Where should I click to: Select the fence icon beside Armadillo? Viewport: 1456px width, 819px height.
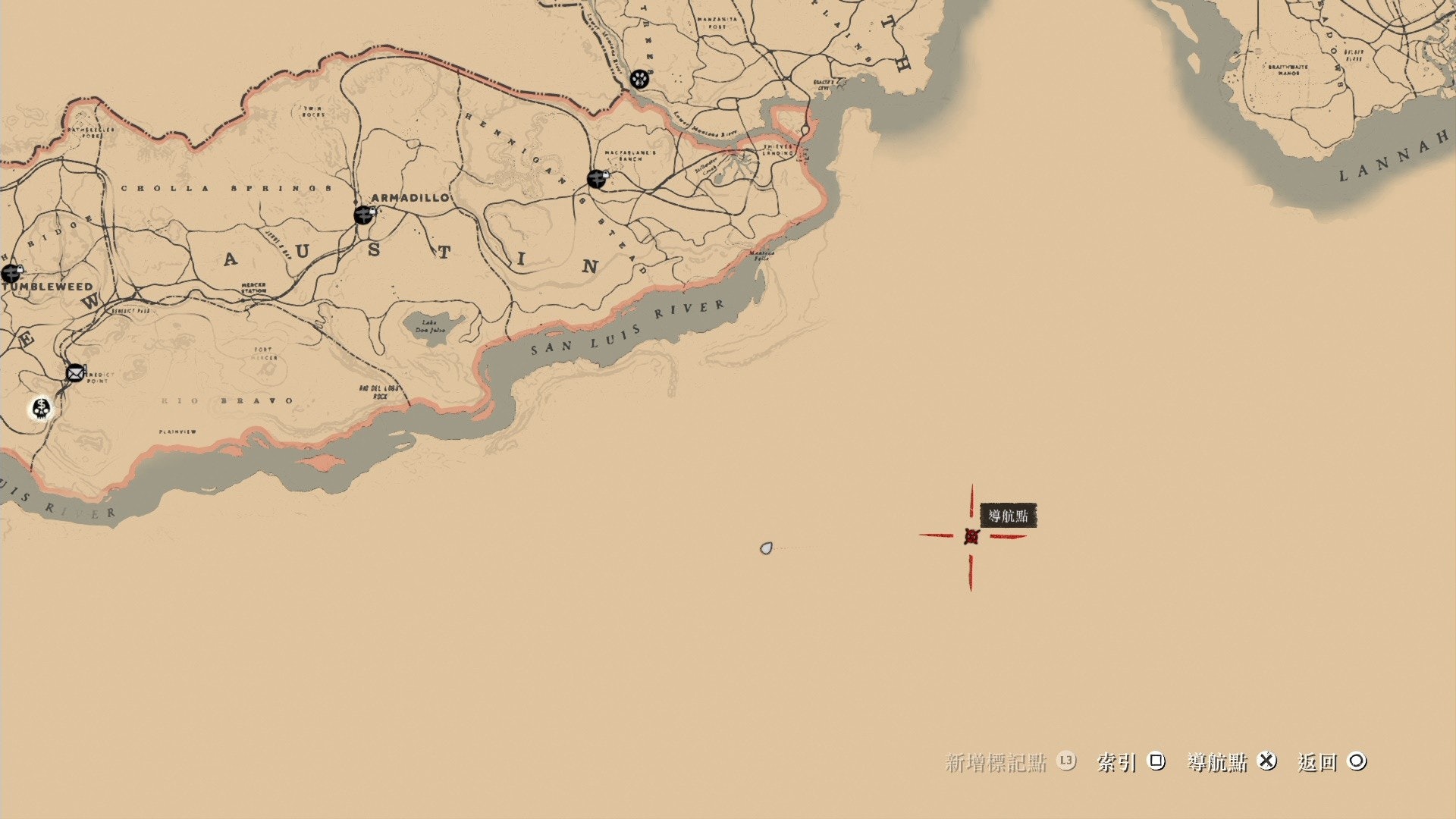click(362, 215)
